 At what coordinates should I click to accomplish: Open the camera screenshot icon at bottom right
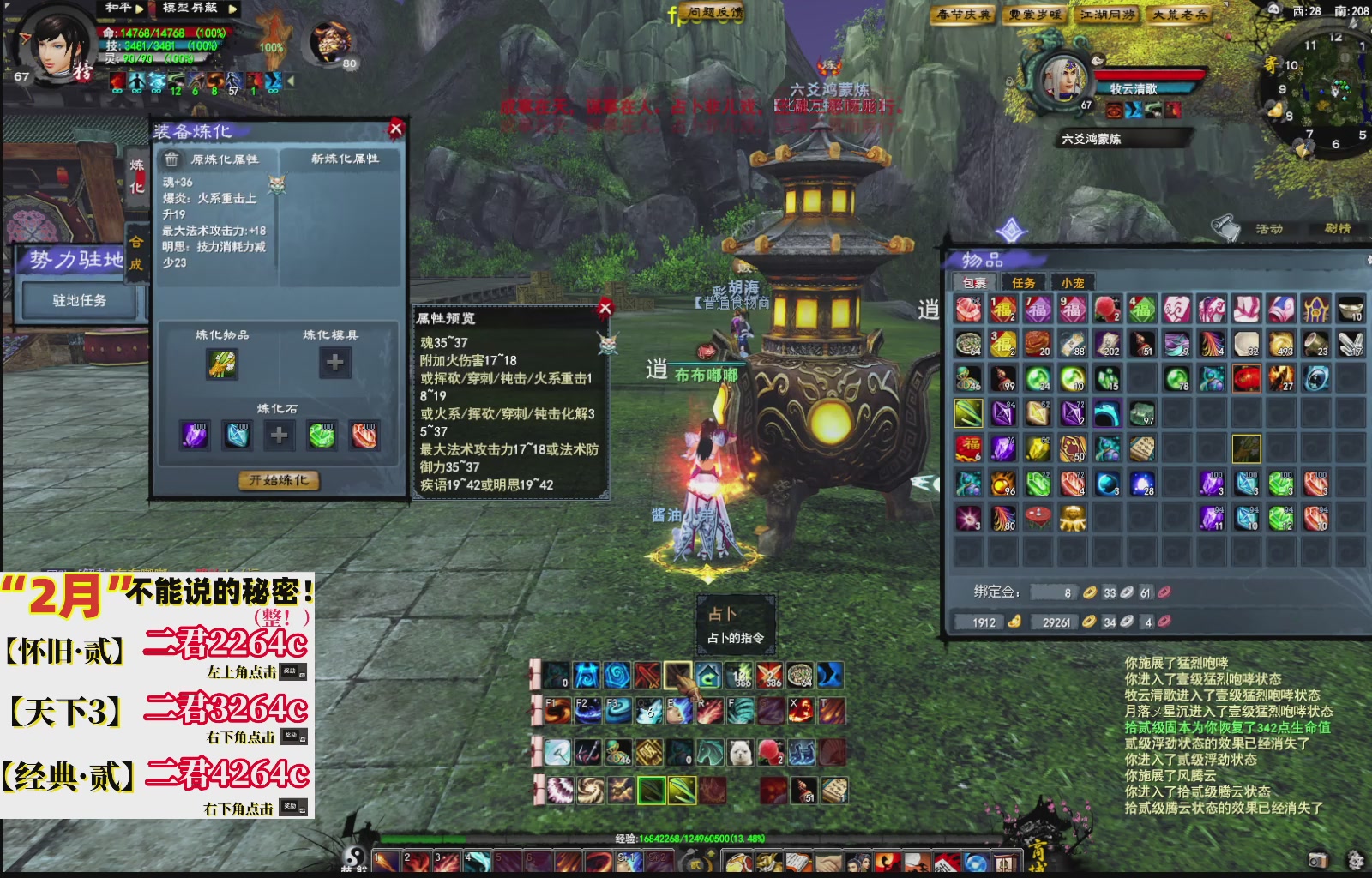(x=1318, y=860)
